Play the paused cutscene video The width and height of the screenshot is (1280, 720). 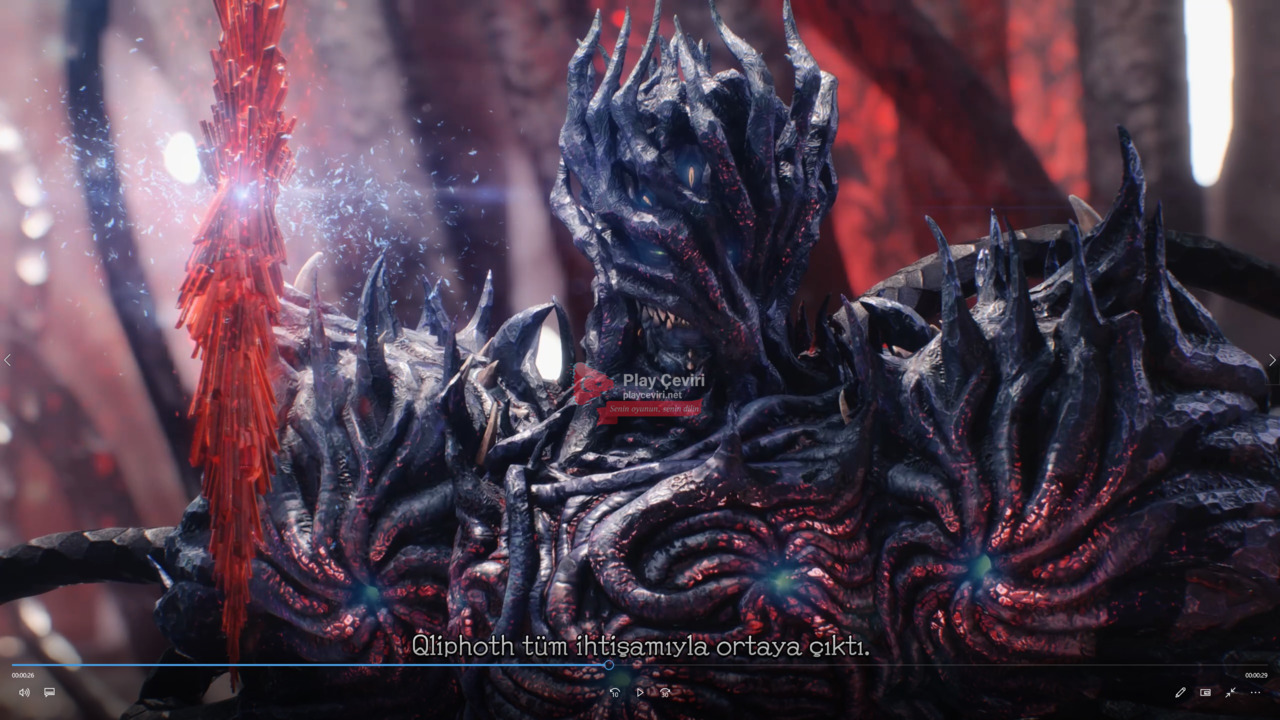(x=640, y=692)
